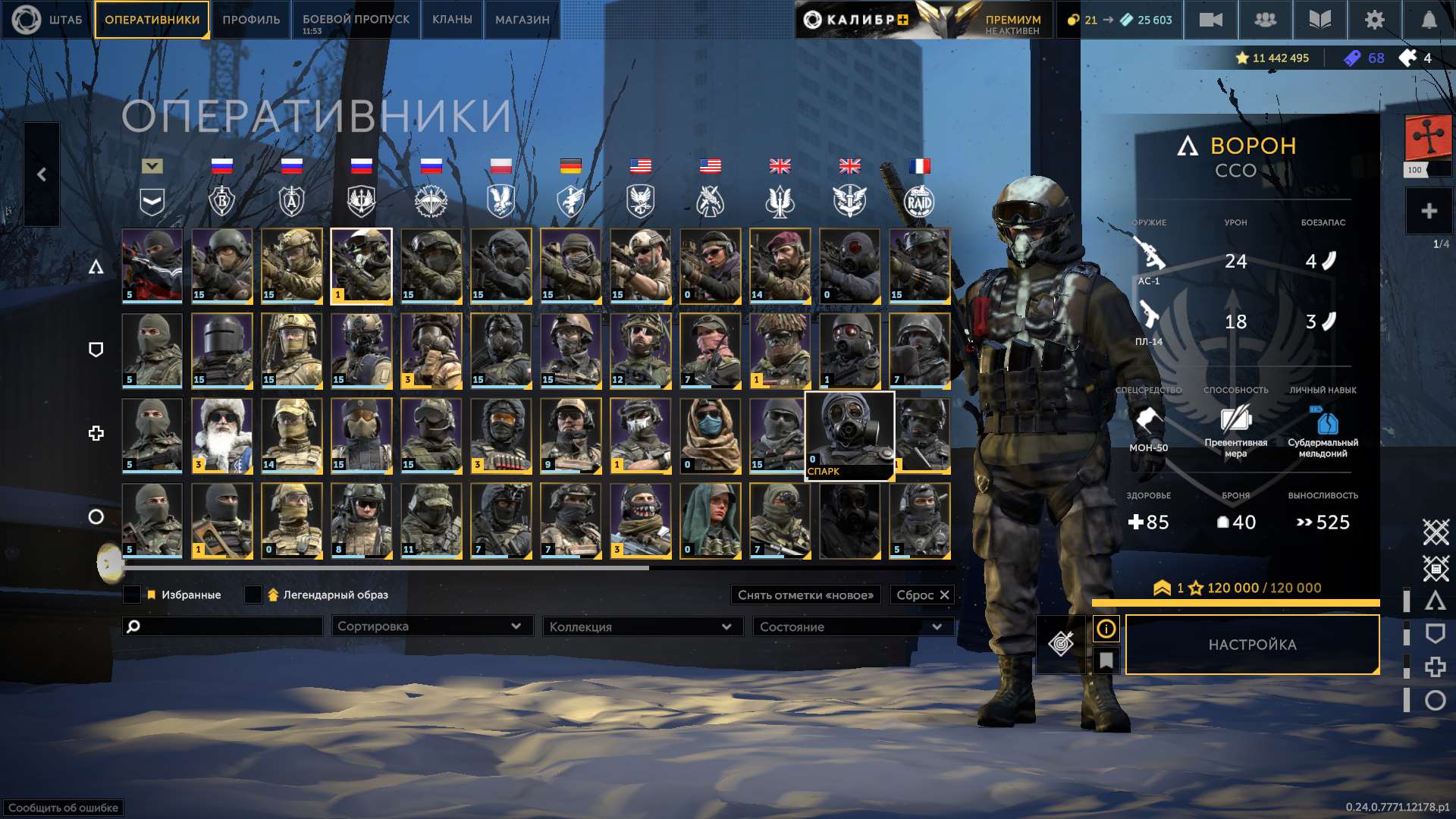
Task: Toggle the Легендарный образ checkbox
Action: pos(253,595)
